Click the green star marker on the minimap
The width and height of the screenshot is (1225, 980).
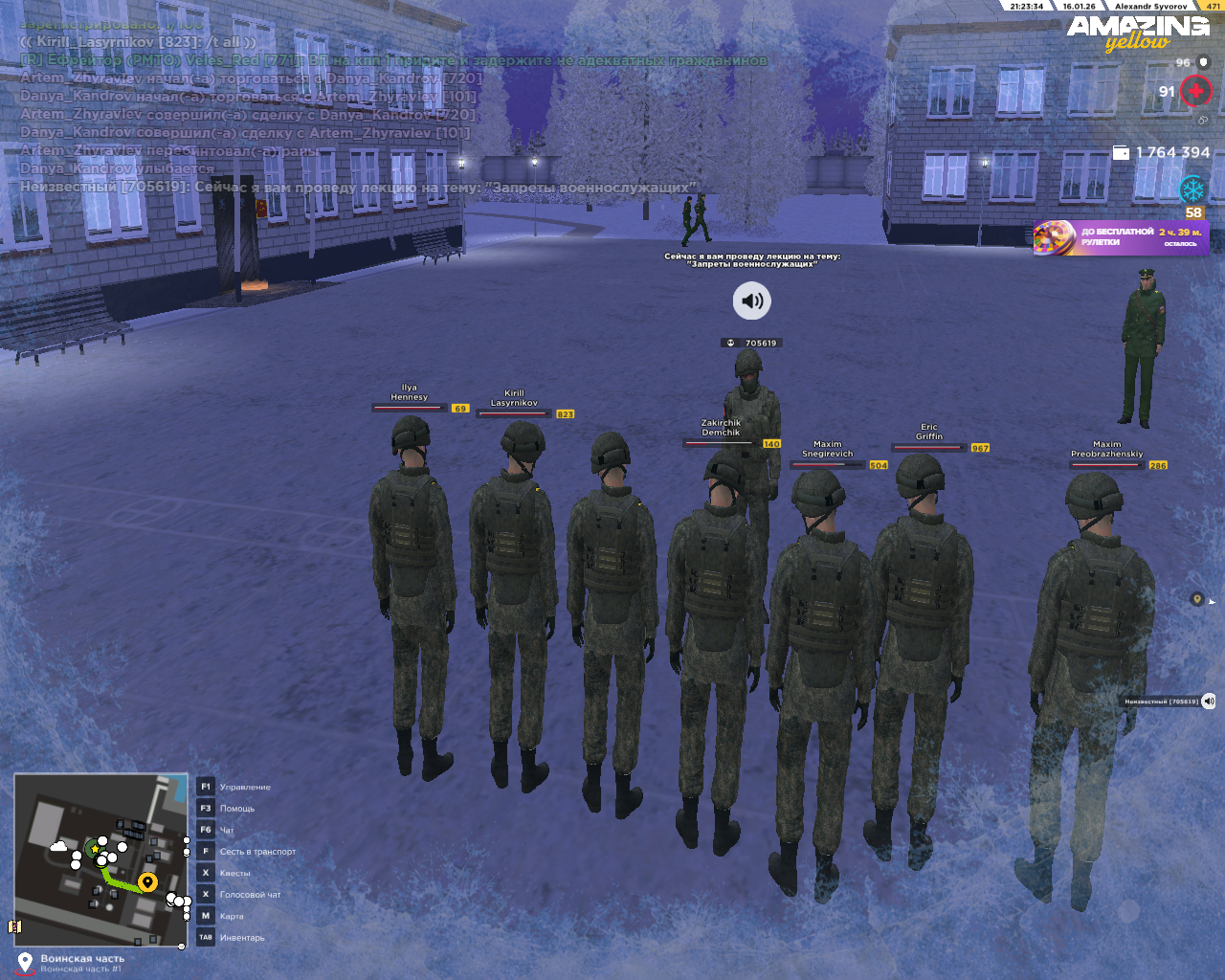pyautogui.click(x=95, y=849)
